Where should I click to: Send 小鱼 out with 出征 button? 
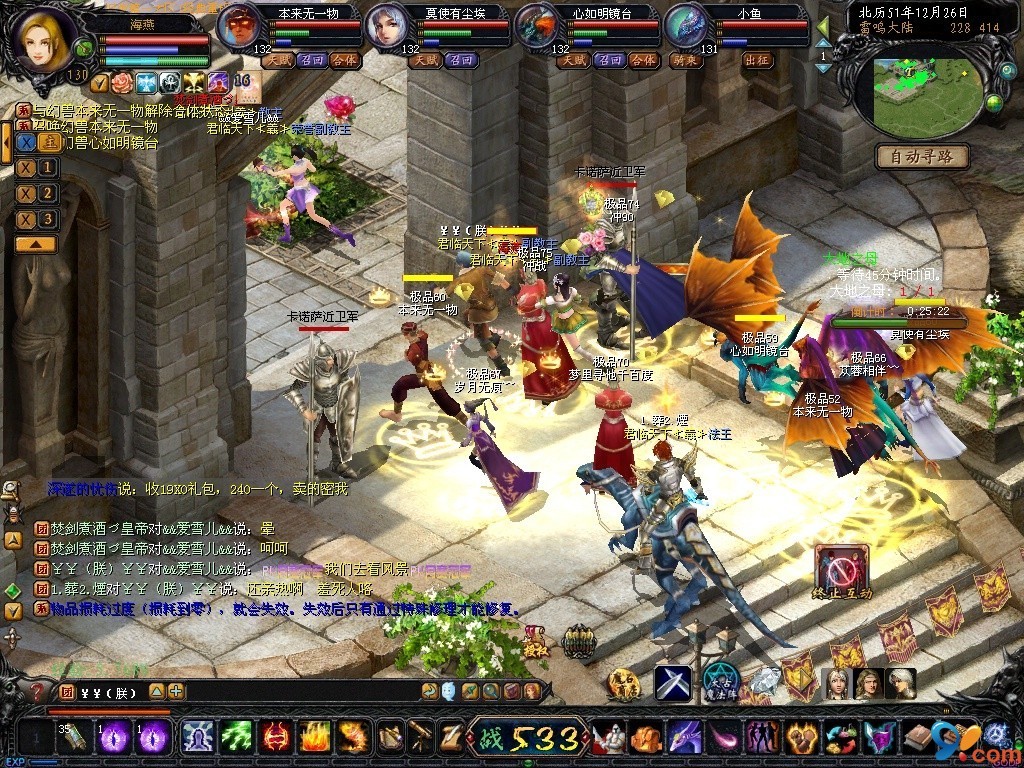pyautogui.click(x=757, y=60)
